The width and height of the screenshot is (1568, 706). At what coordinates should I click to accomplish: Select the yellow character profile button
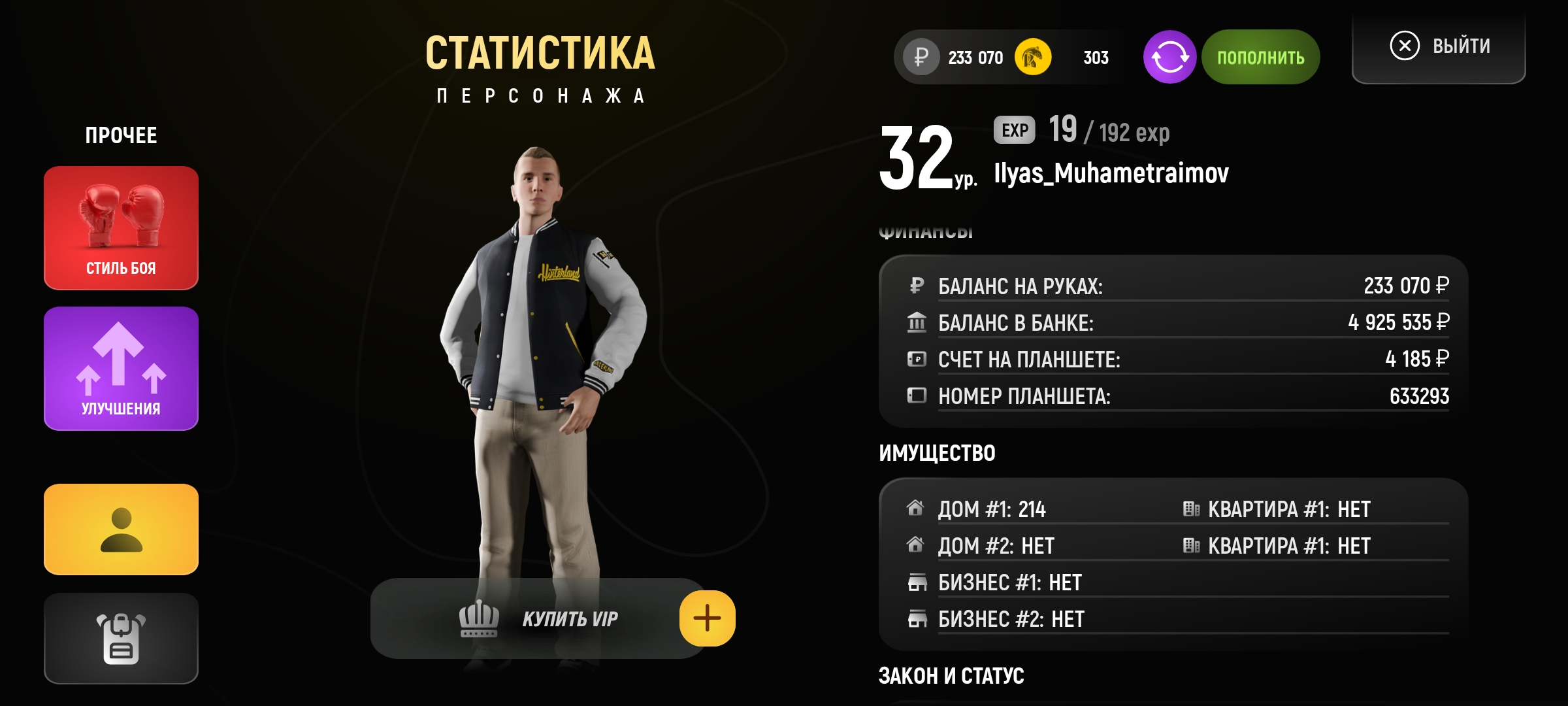coord(121,529)
